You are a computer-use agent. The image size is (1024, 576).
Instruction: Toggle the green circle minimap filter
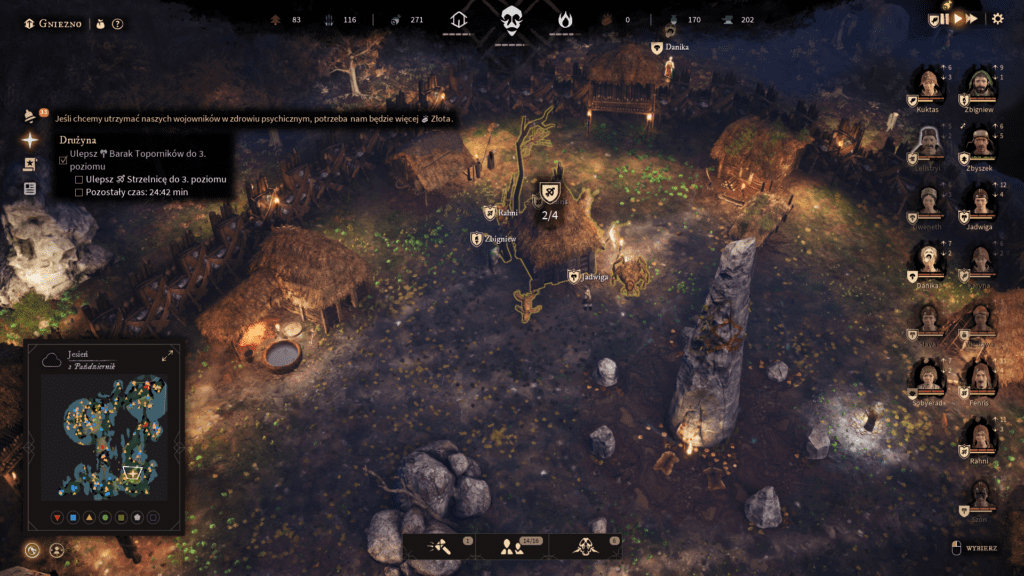tap(104, 517)
